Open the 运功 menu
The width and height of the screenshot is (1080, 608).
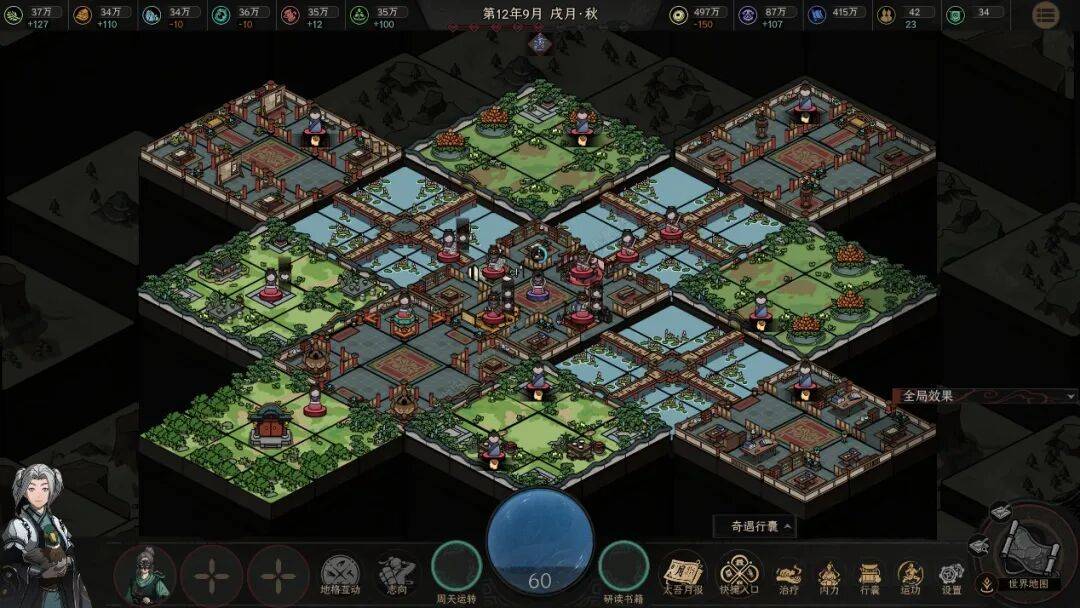(x=910, y=575)
